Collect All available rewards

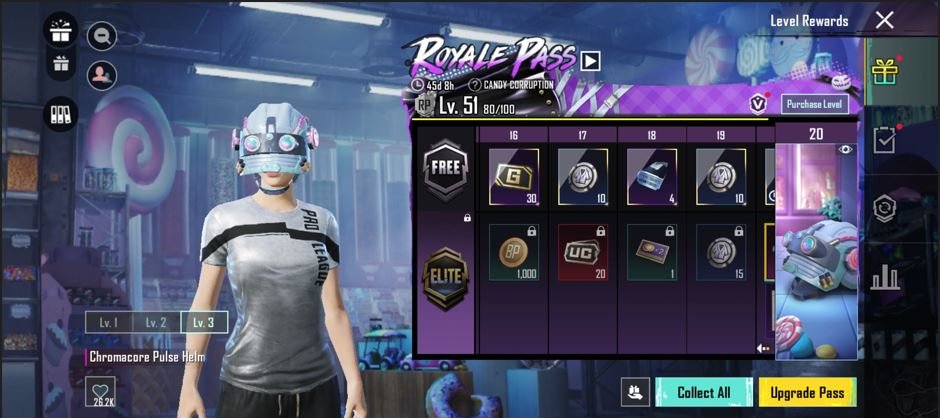[x=703, y=392]
